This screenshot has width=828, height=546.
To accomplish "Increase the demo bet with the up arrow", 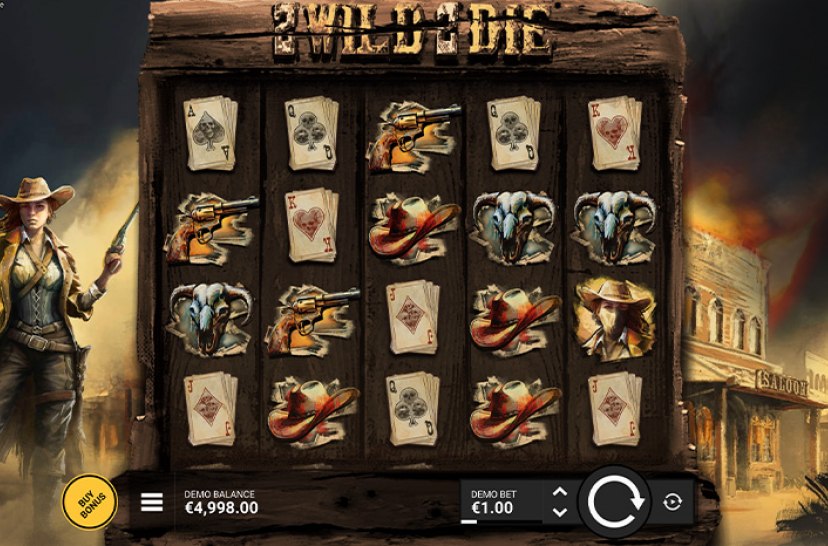I will click(x=560, y=492).
